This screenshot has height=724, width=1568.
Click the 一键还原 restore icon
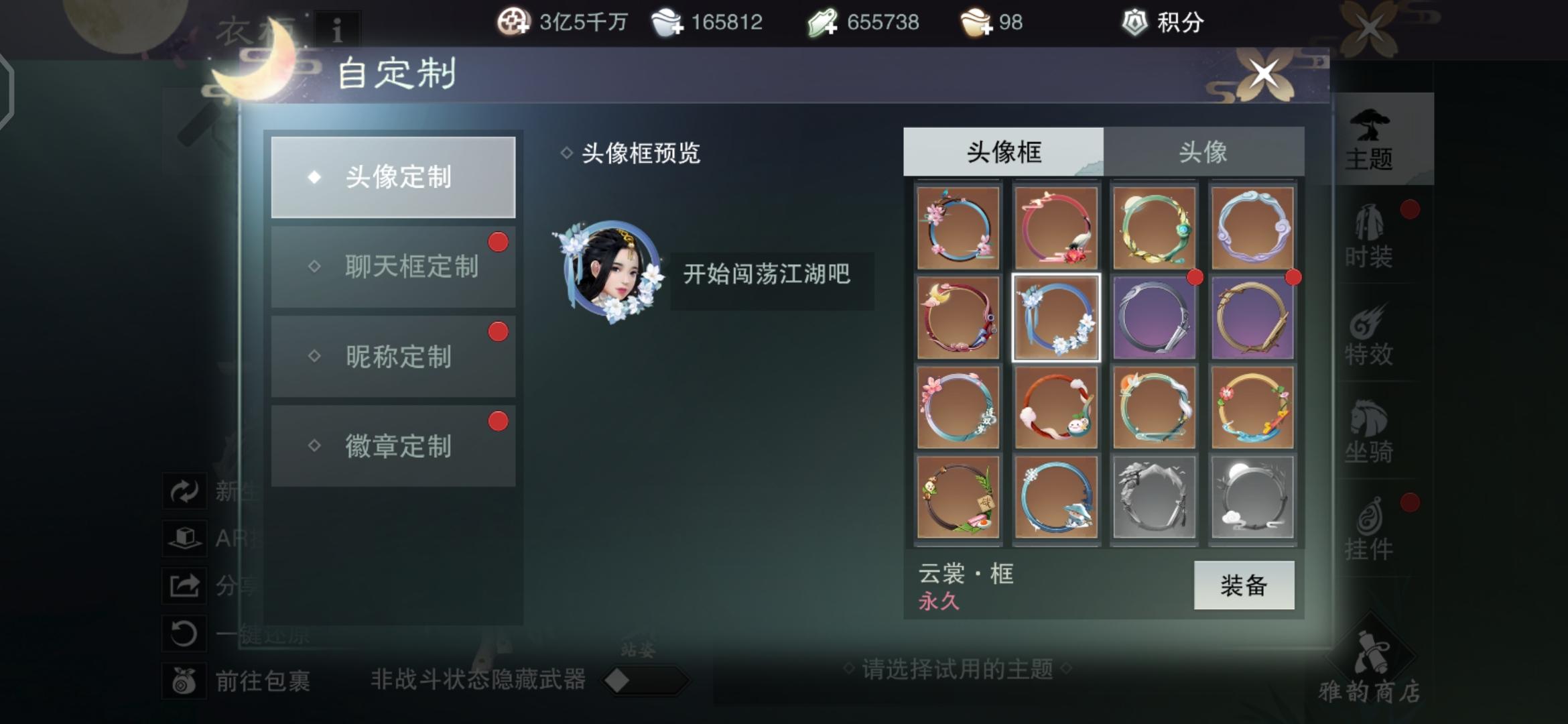click(x=184, y=630)
